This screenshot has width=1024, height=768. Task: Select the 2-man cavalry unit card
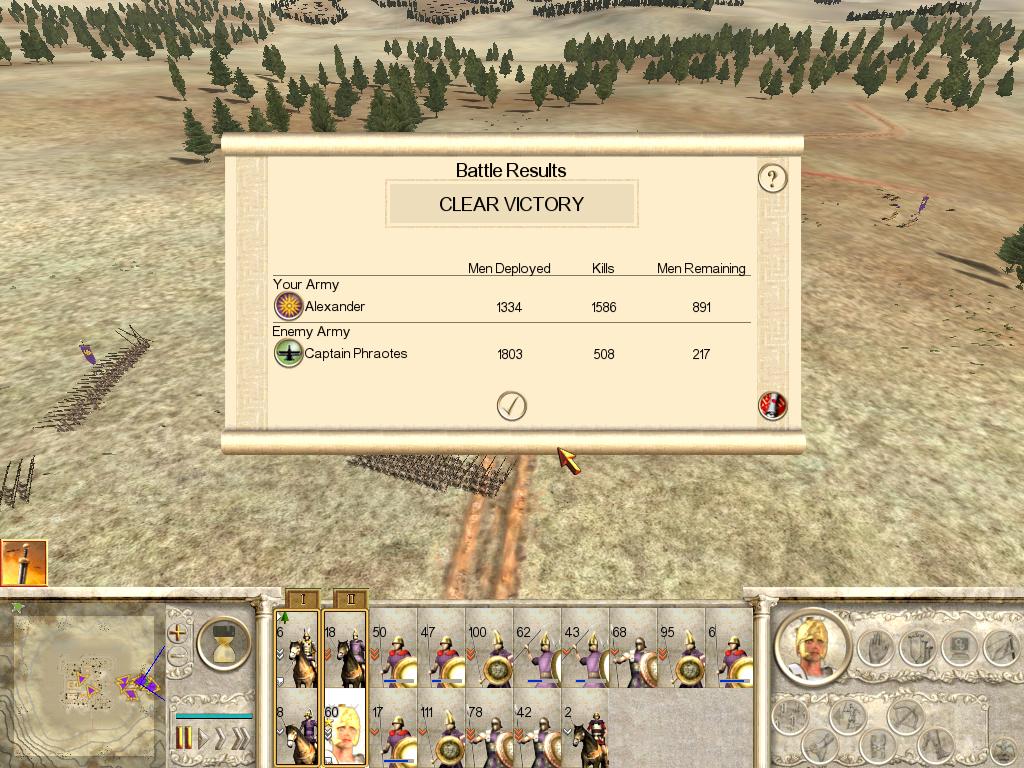click(x=586, y=727)
